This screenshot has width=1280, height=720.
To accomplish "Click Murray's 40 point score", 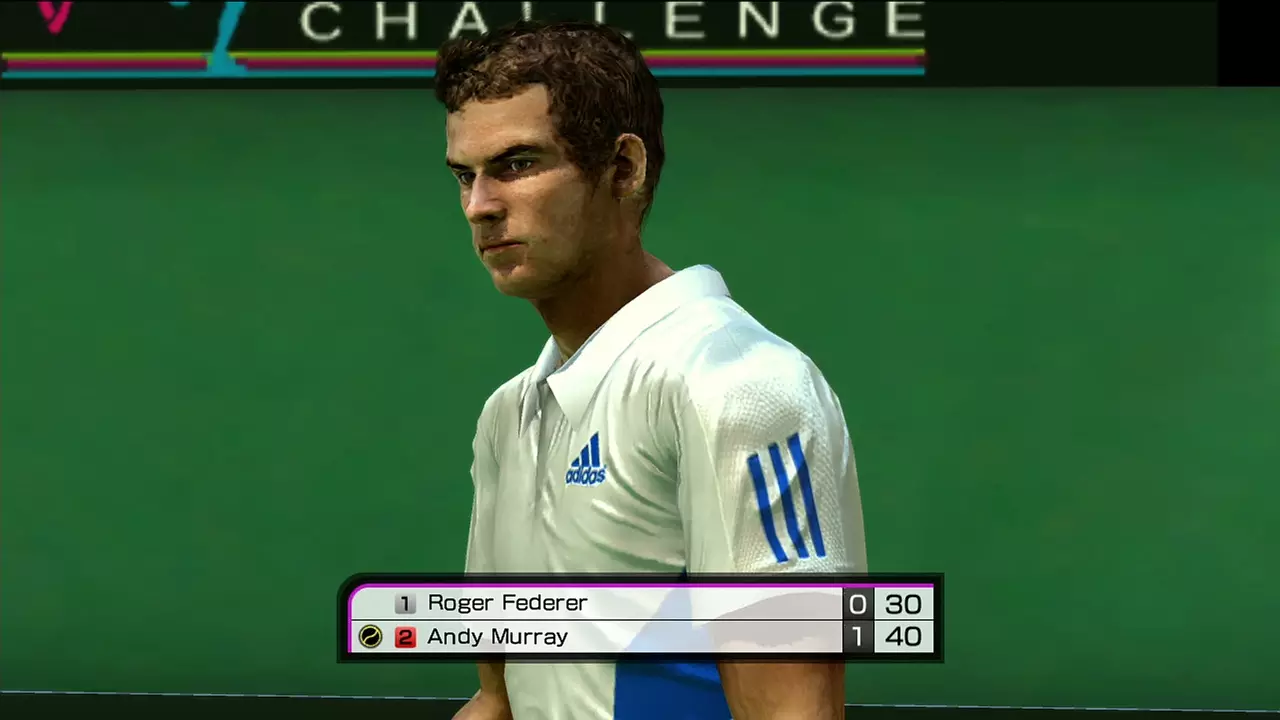I will click(x=903, y=636).
